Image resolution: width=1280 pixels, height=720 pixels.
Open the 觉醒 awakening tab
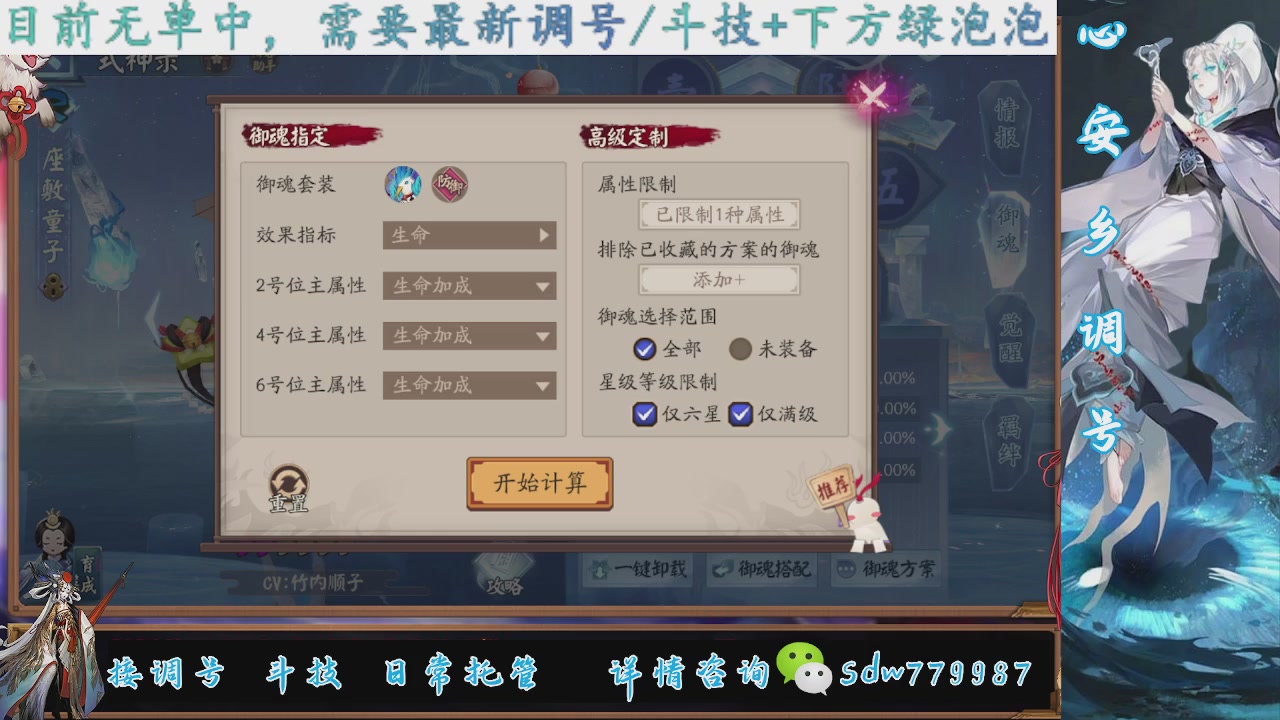(1009, 330)
